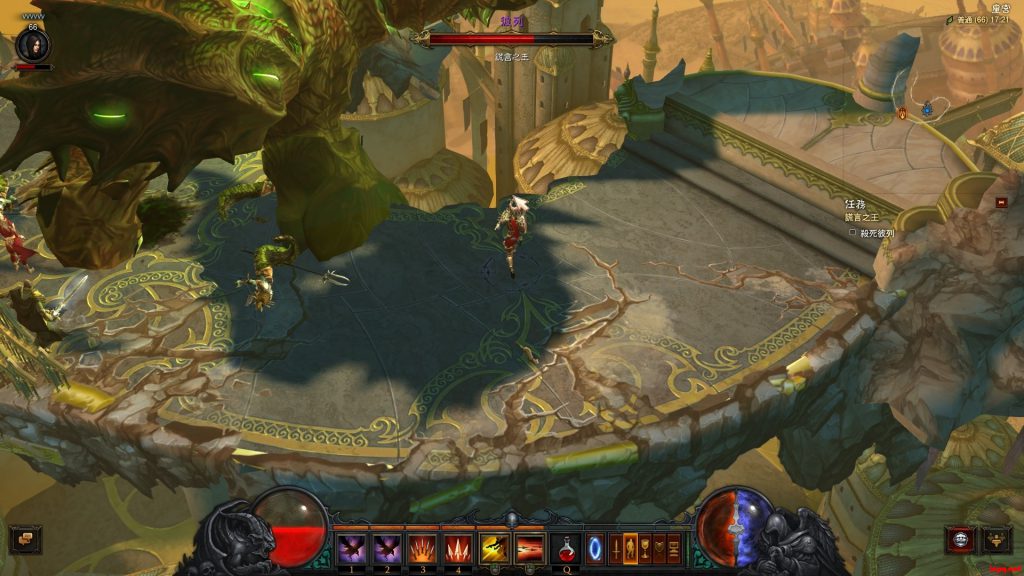
Task: Activate the three-spike skill in slot 4
Action: (x=458, y=548)
